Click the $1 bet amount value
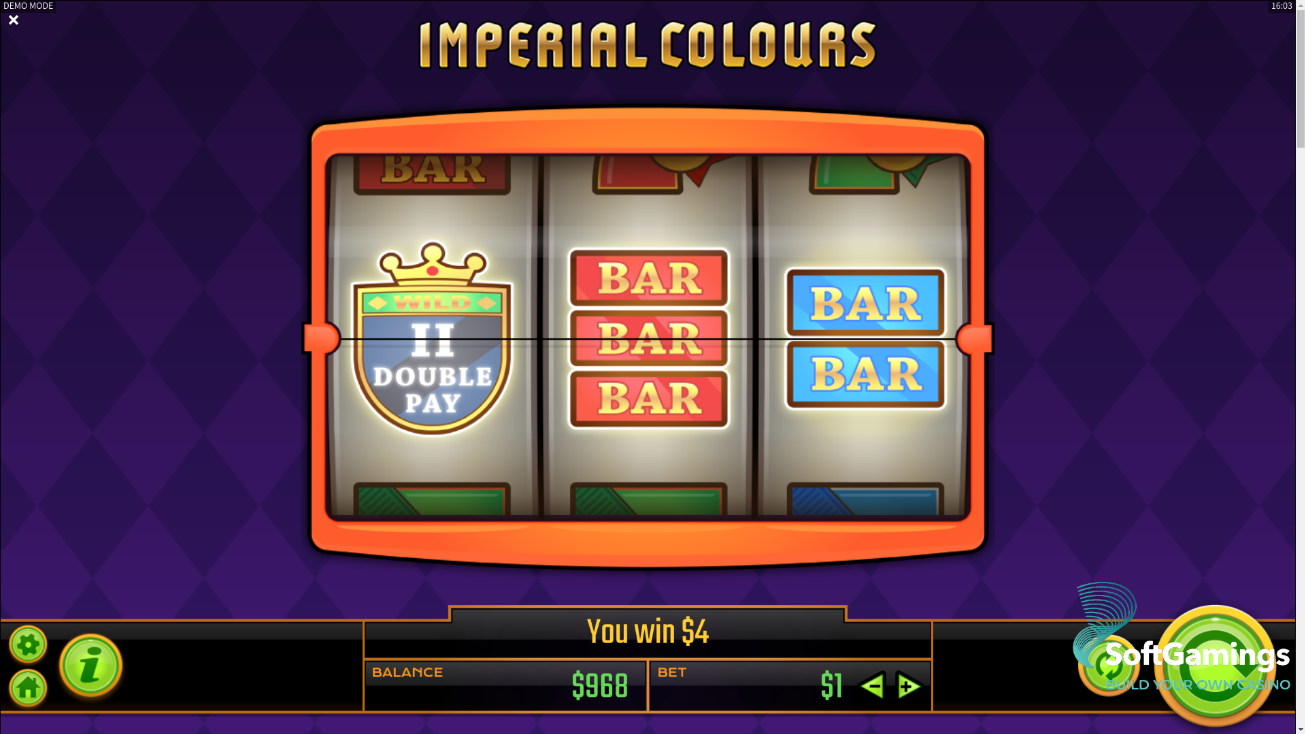 click(x=831, y=686)
